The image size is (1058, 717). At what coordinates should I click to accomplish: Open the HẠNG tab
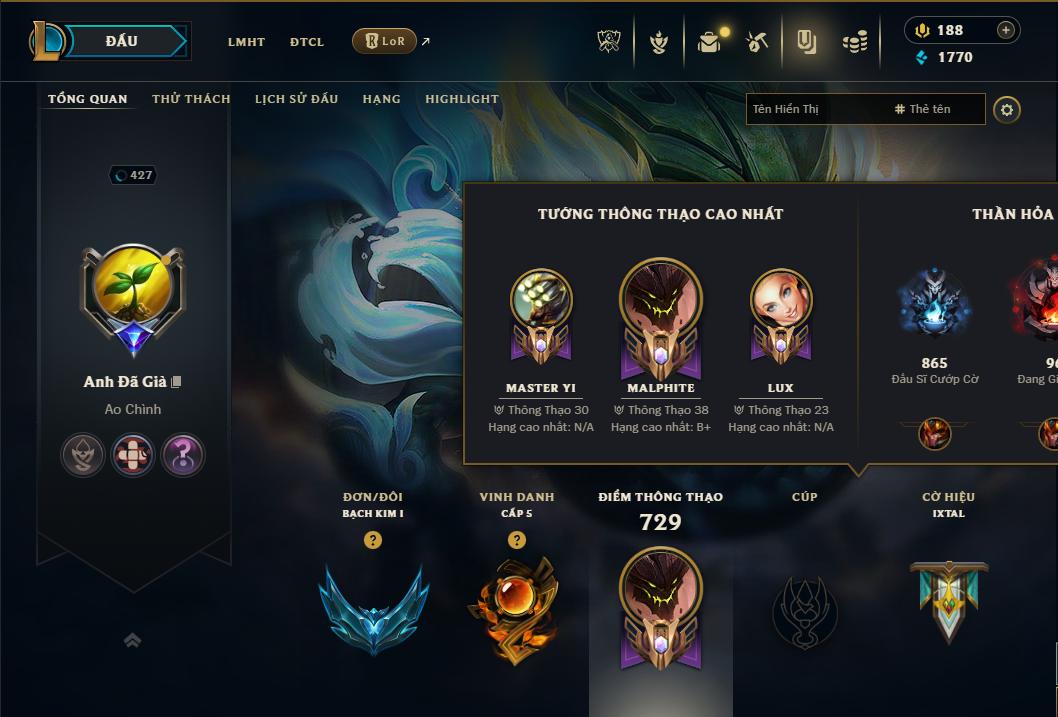click(x=381, y=99)
